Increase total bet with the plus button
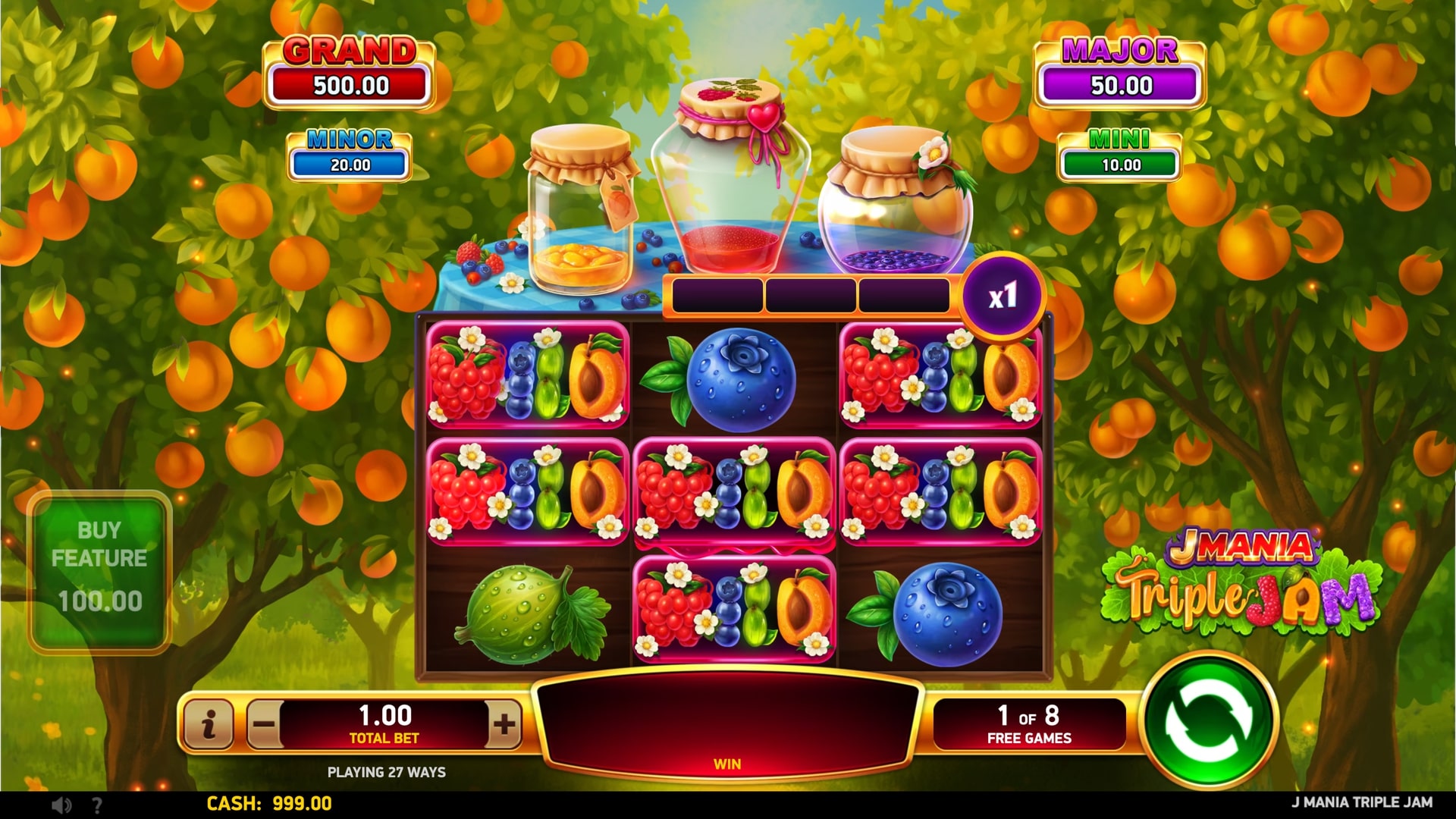Viewport: 1456px width, 819px height. [x=504, y=724]
